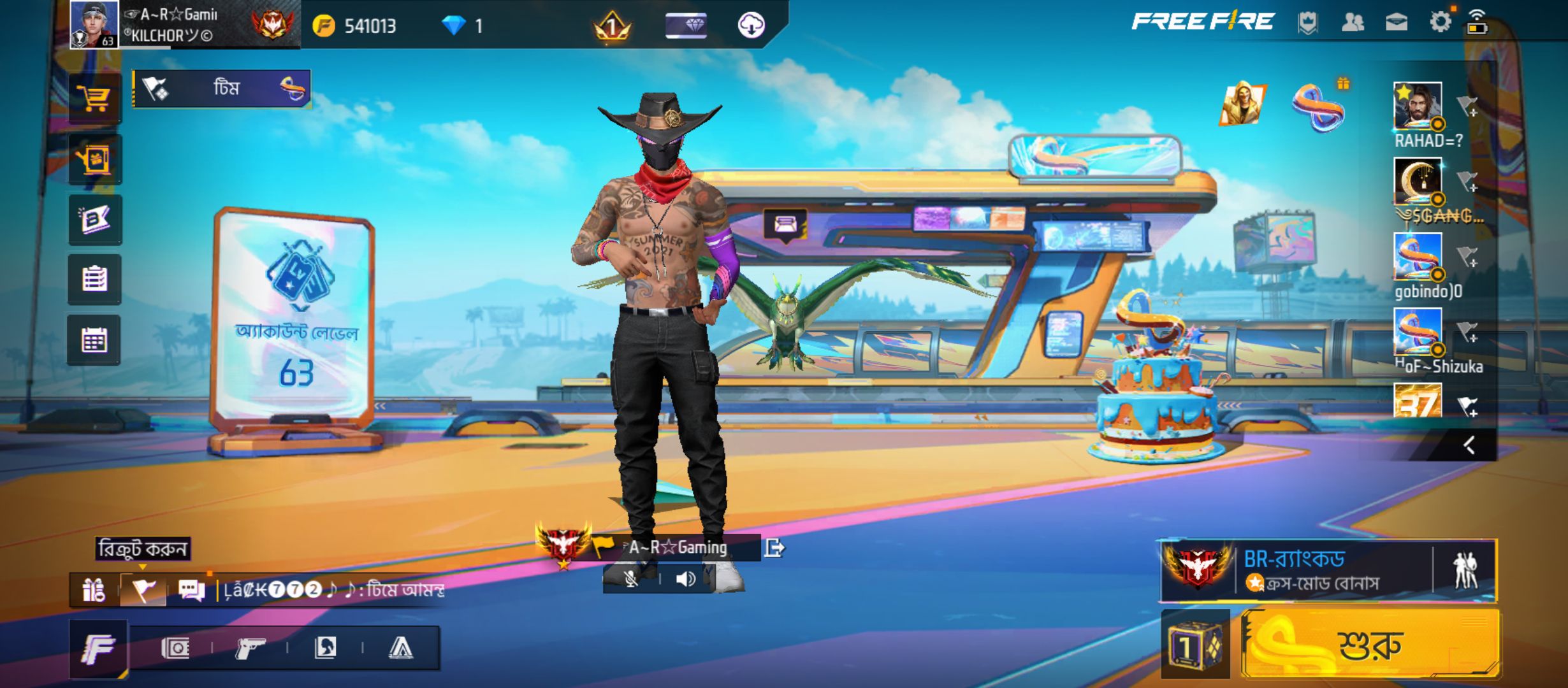Open the download center cloud icon

(x=751, y=25)
